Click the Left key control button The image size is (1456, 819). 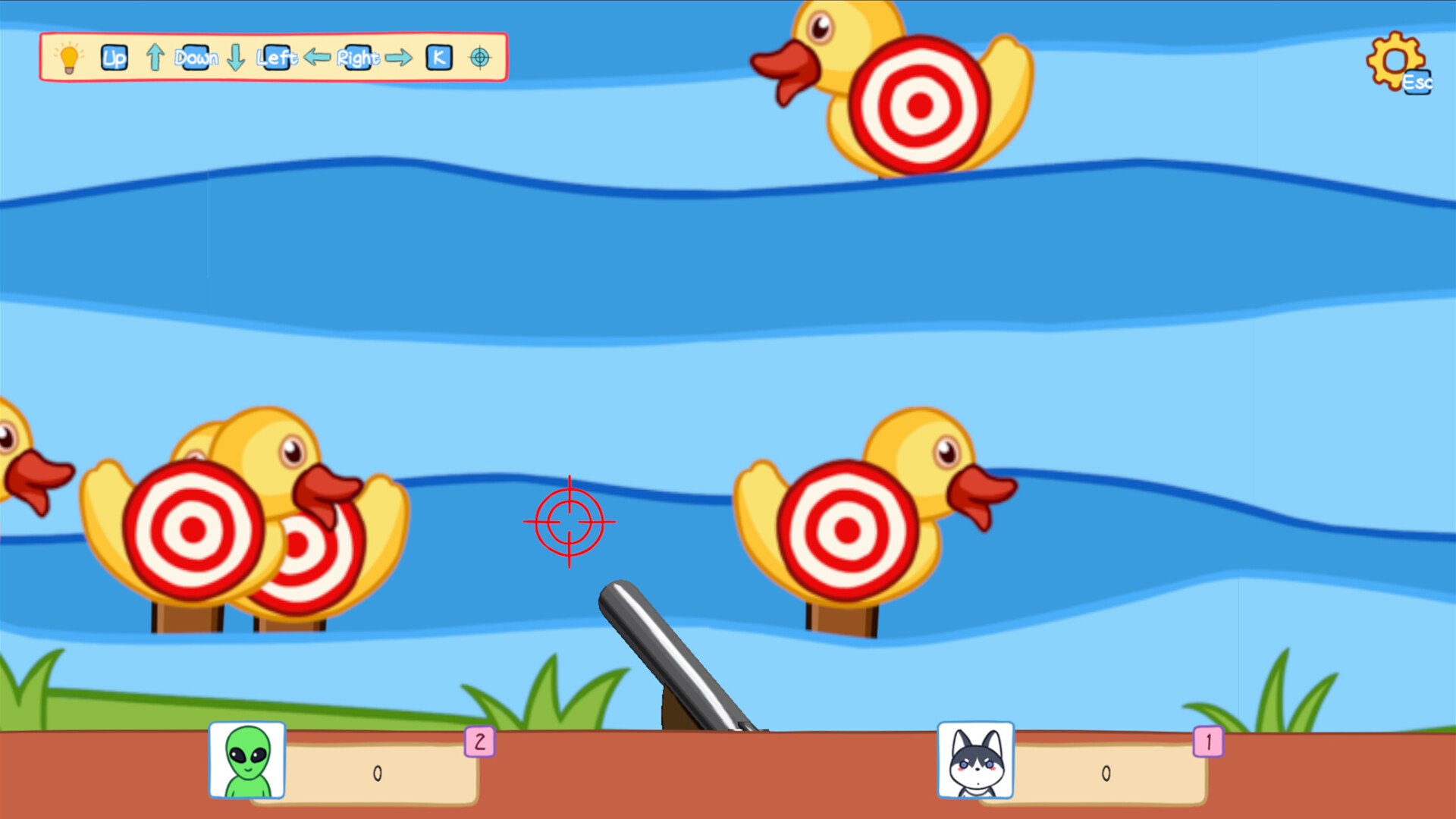[x=276, y=57]
